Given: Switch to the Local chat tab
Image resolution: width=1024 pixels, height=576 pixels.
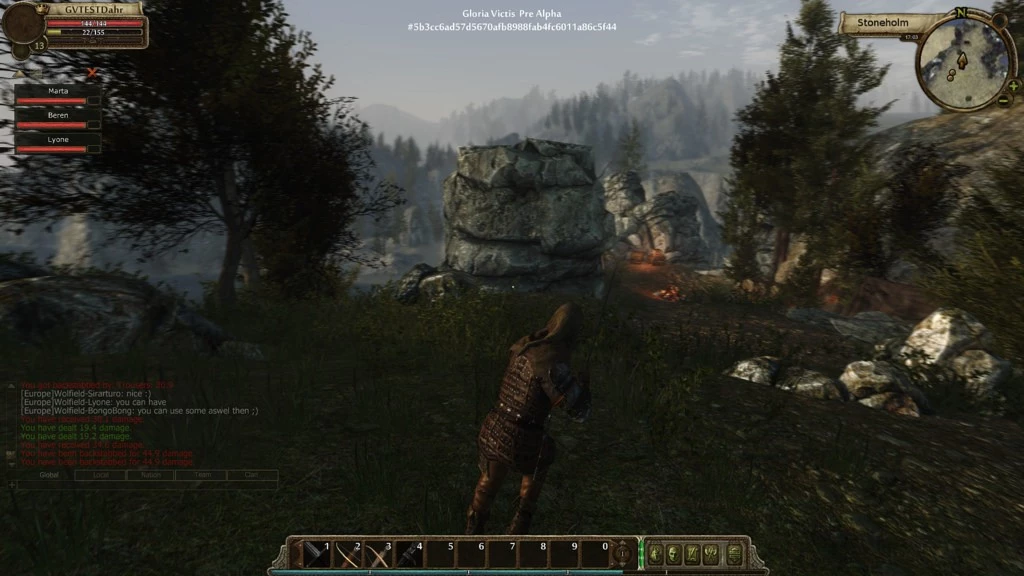Looking at the screenshot, I should [x=100, y=475].
